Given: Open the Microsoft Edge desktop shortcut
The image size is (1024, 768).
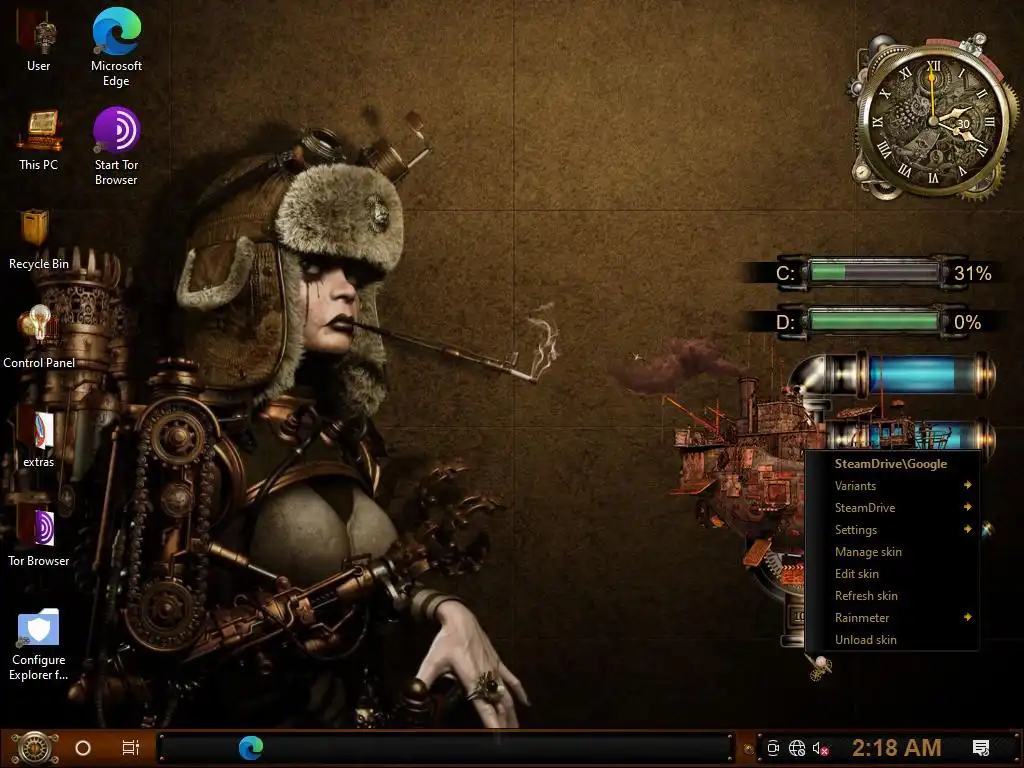Looking at the screenshot, I should tap(116, 33).
